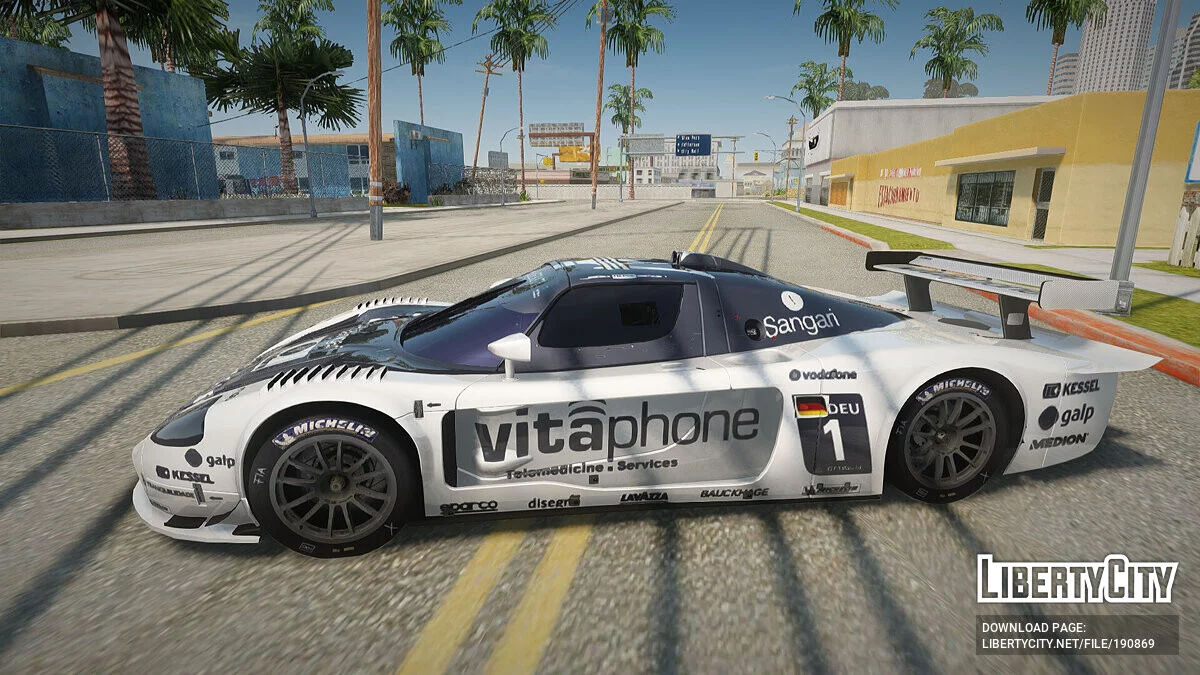Screen dimensions: 1200x675
Task: Open the libertycity.net download page link
Action: [1067, 644]
